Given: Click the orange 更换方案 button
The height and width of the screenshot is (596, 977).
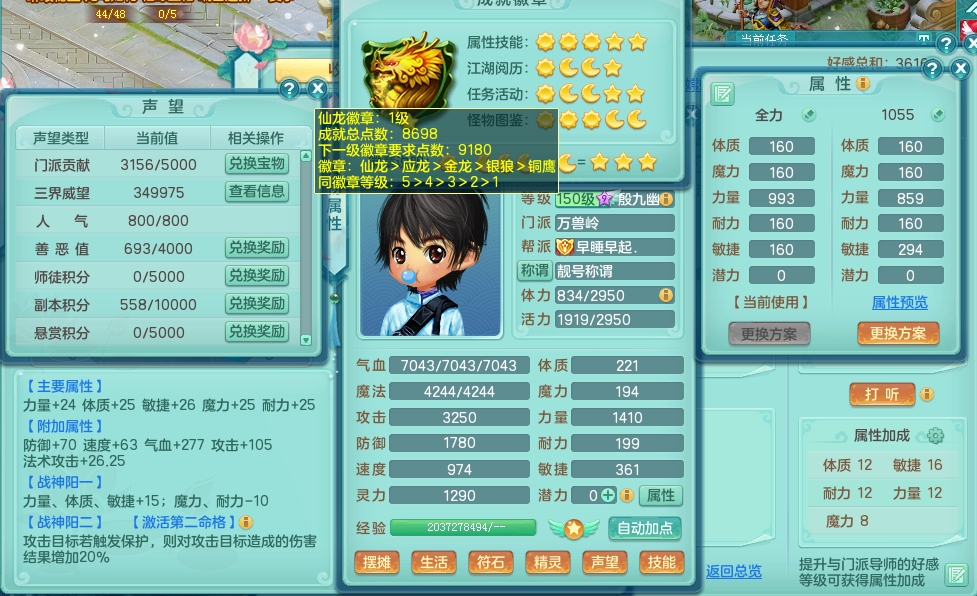Looking at the screenshot, I should coord(897,334).
